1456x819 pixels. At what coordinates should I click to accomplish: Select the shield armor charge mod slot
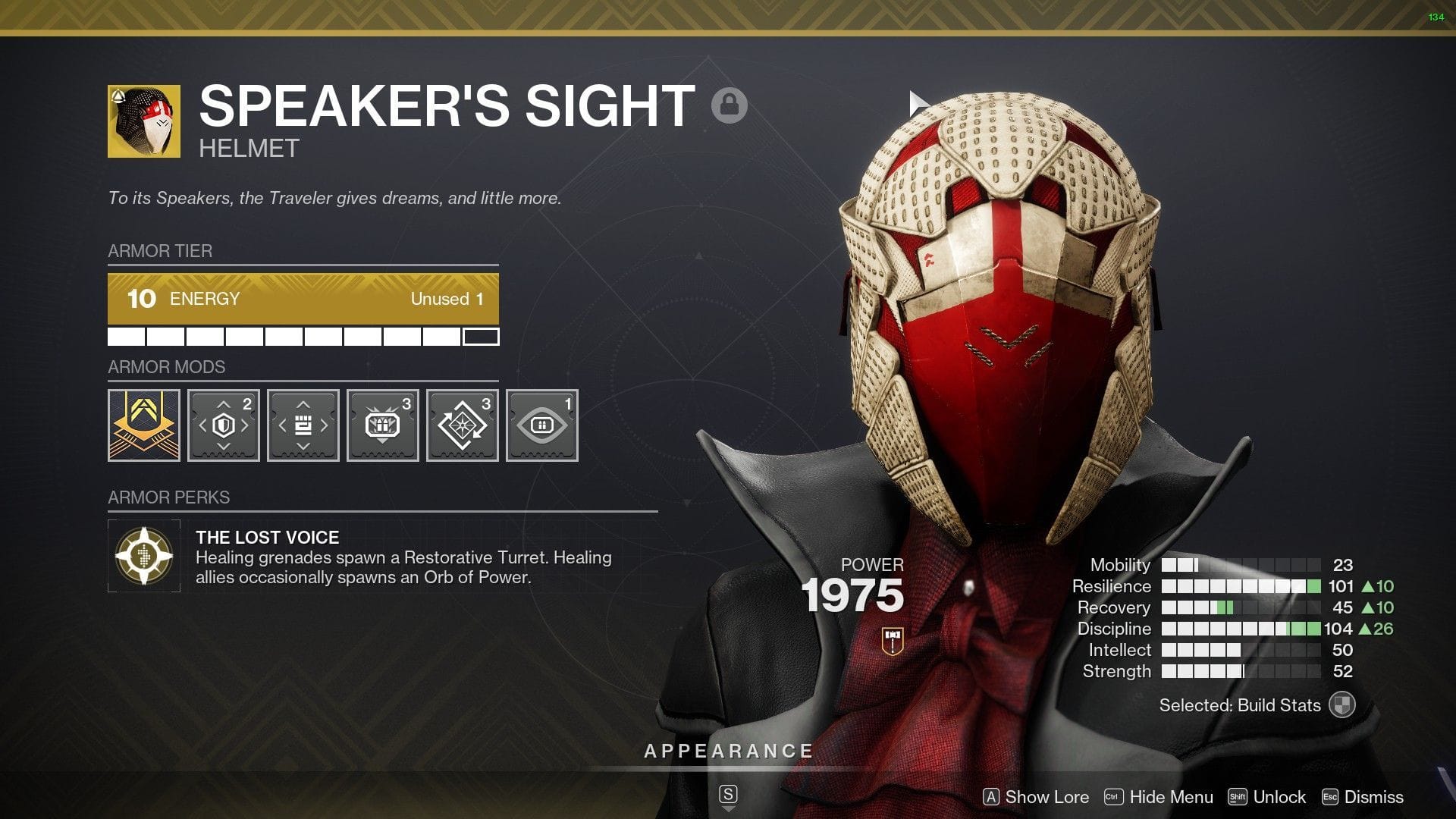click(223, 425)
